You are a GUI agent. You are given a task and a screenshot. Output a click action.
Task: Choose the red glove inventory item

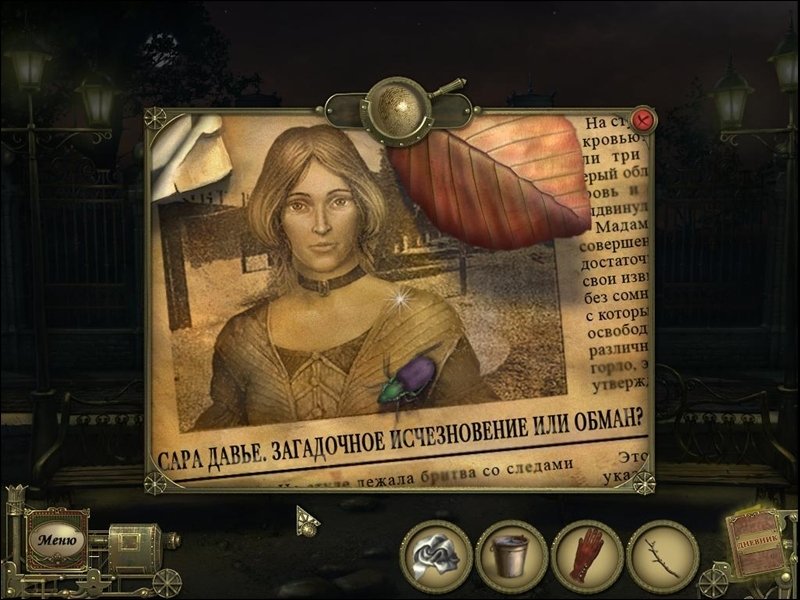tap(587, 555)
